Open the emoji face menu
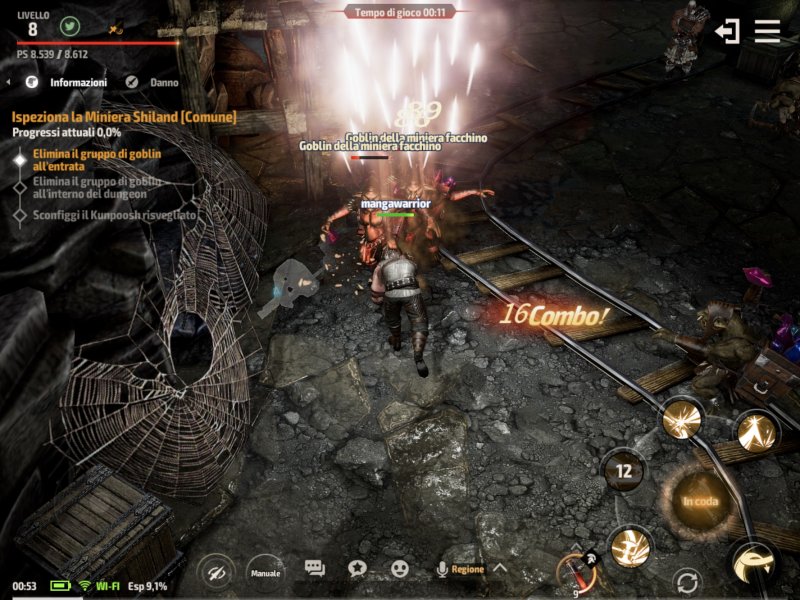This screenshot has height=600, width=800. [x=400, y=569]
